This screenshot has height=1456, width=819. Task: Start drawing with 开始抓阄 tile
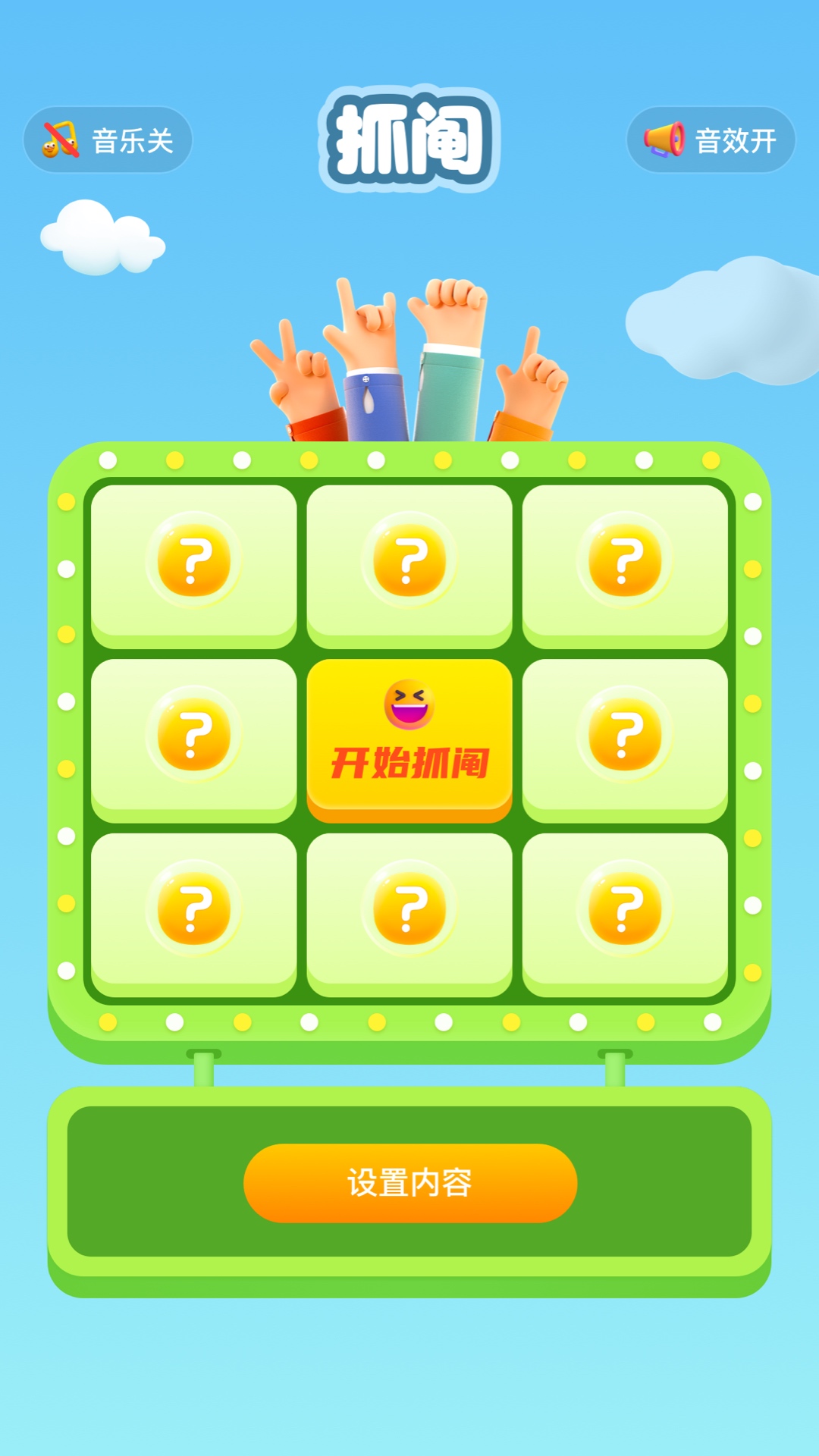(x=409, y=739)
